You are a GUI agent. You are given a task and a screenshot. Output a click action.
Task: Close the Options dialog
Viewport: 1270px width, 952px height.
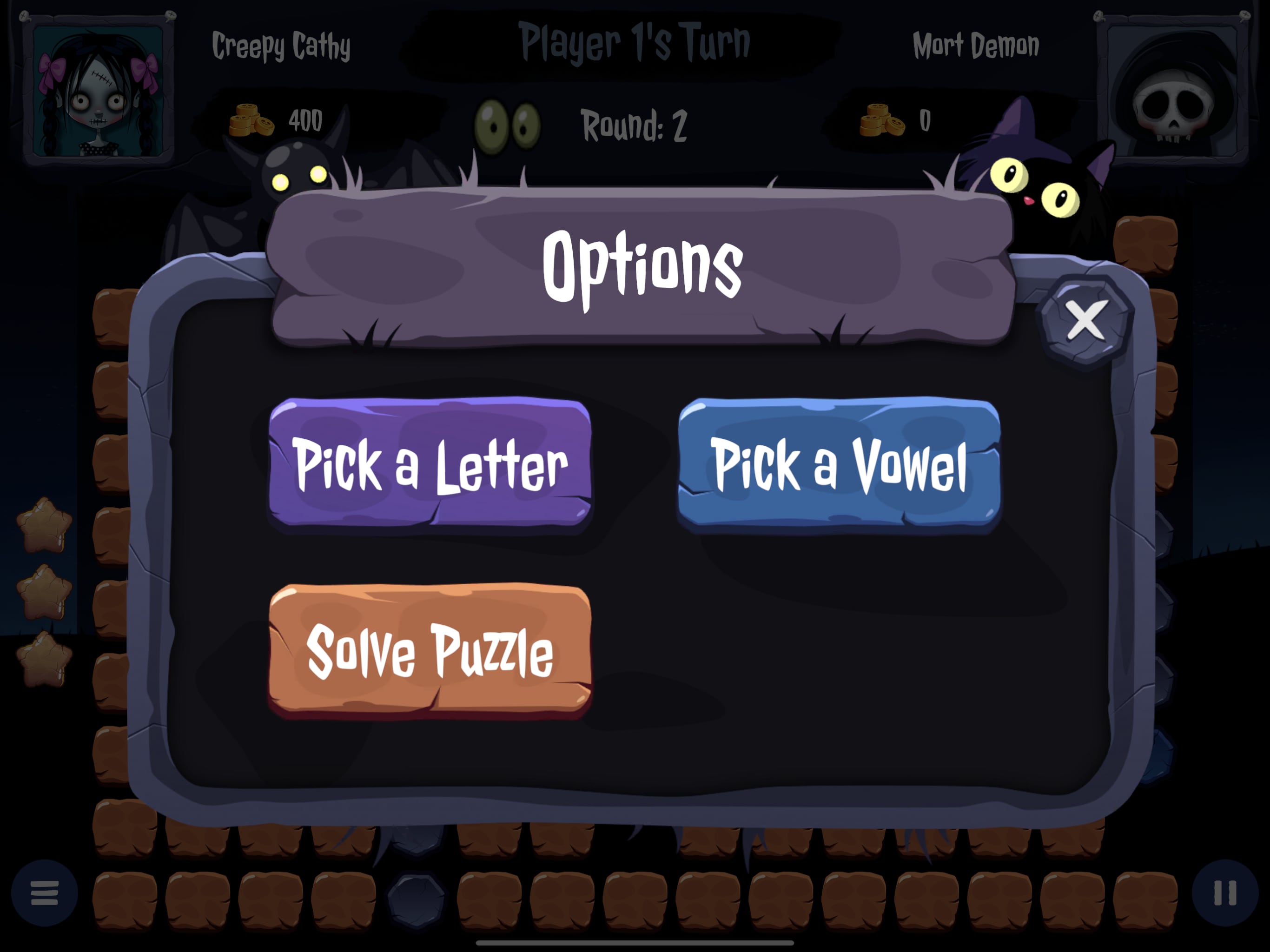1086,321
